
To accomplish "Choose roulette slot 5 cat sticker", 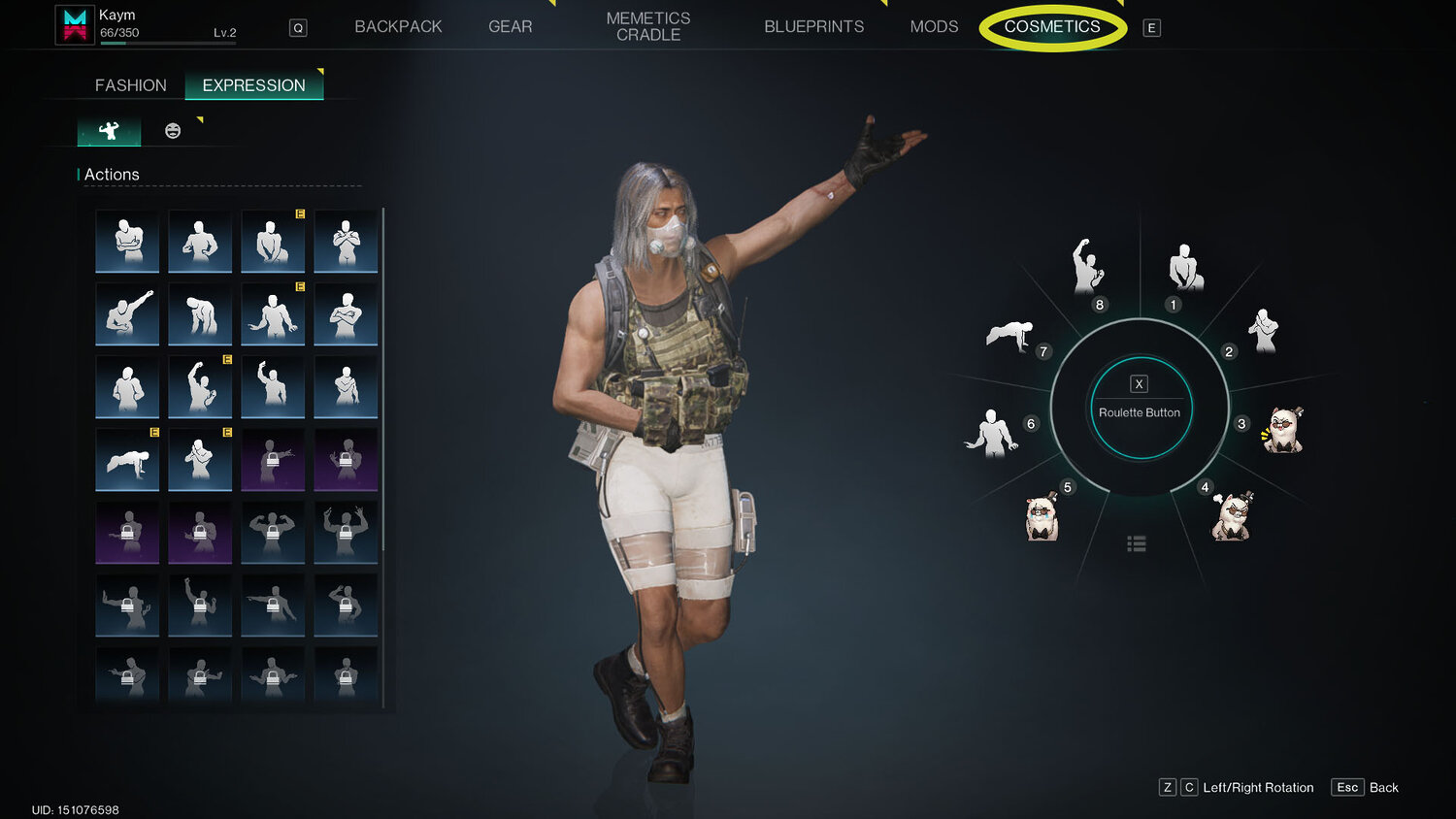I will click(x=1042, y=517).
